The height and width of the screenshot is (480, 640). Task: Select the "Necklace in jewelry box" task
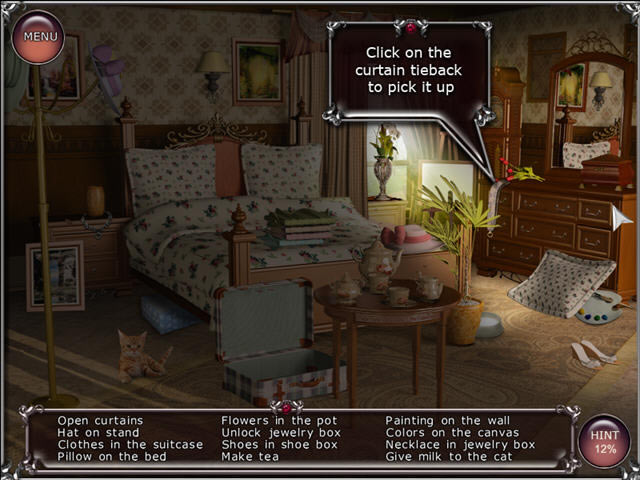coord(460,444)
